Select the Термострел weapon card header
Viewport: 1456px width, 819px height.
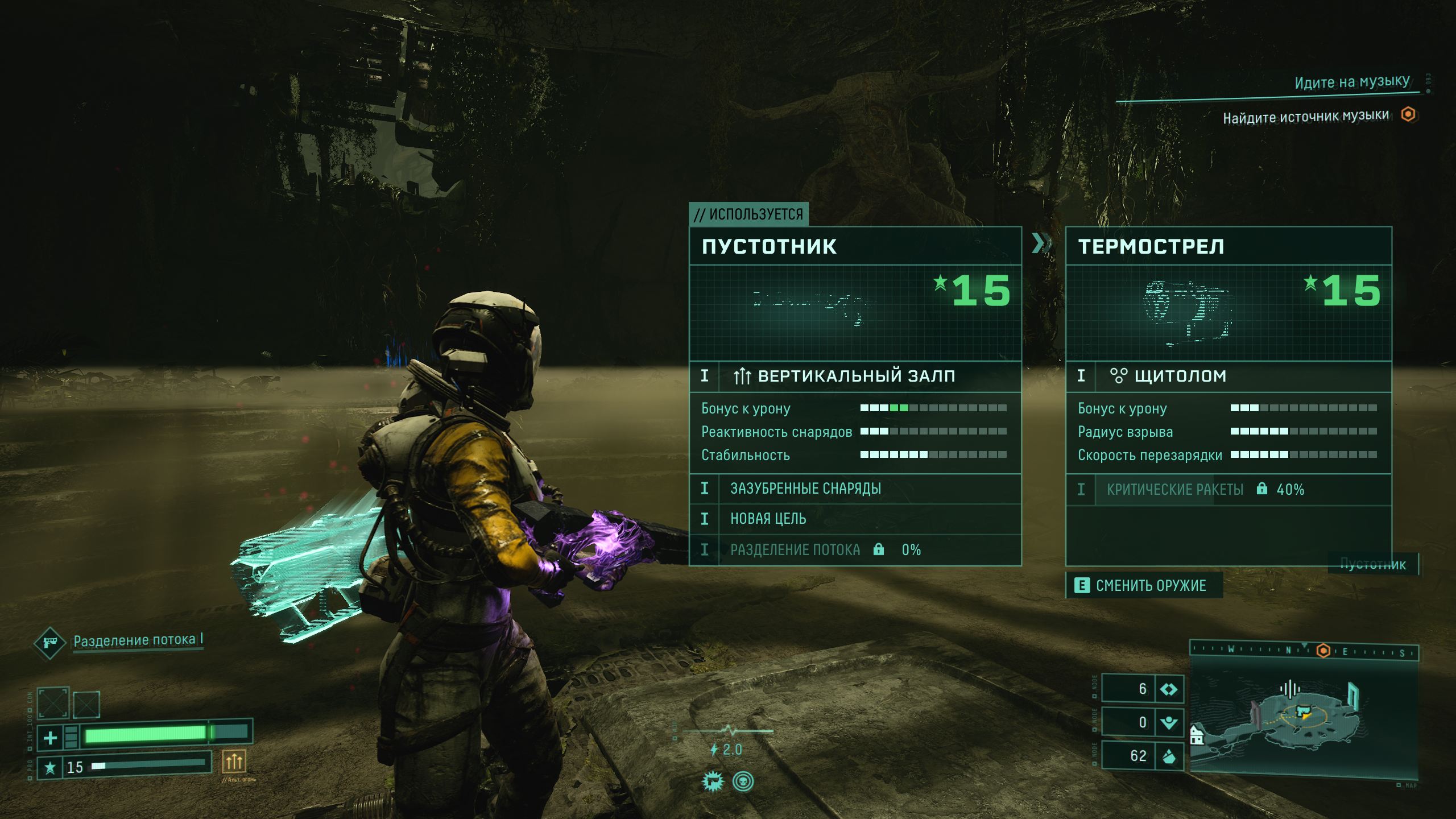point(1228,246)
